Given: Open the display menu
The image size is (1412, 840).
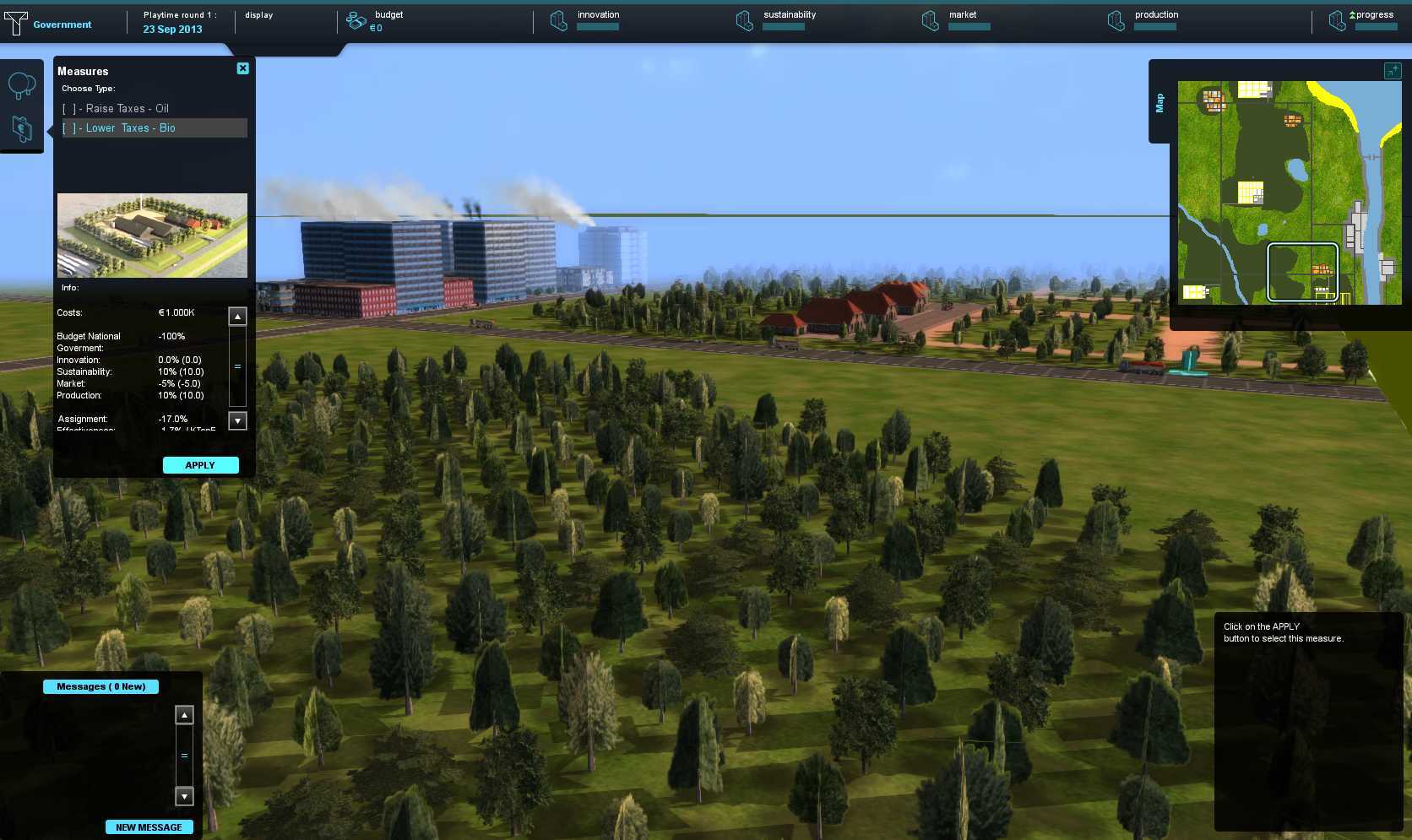Looking at the screenshot, I should tap(258, 15).
